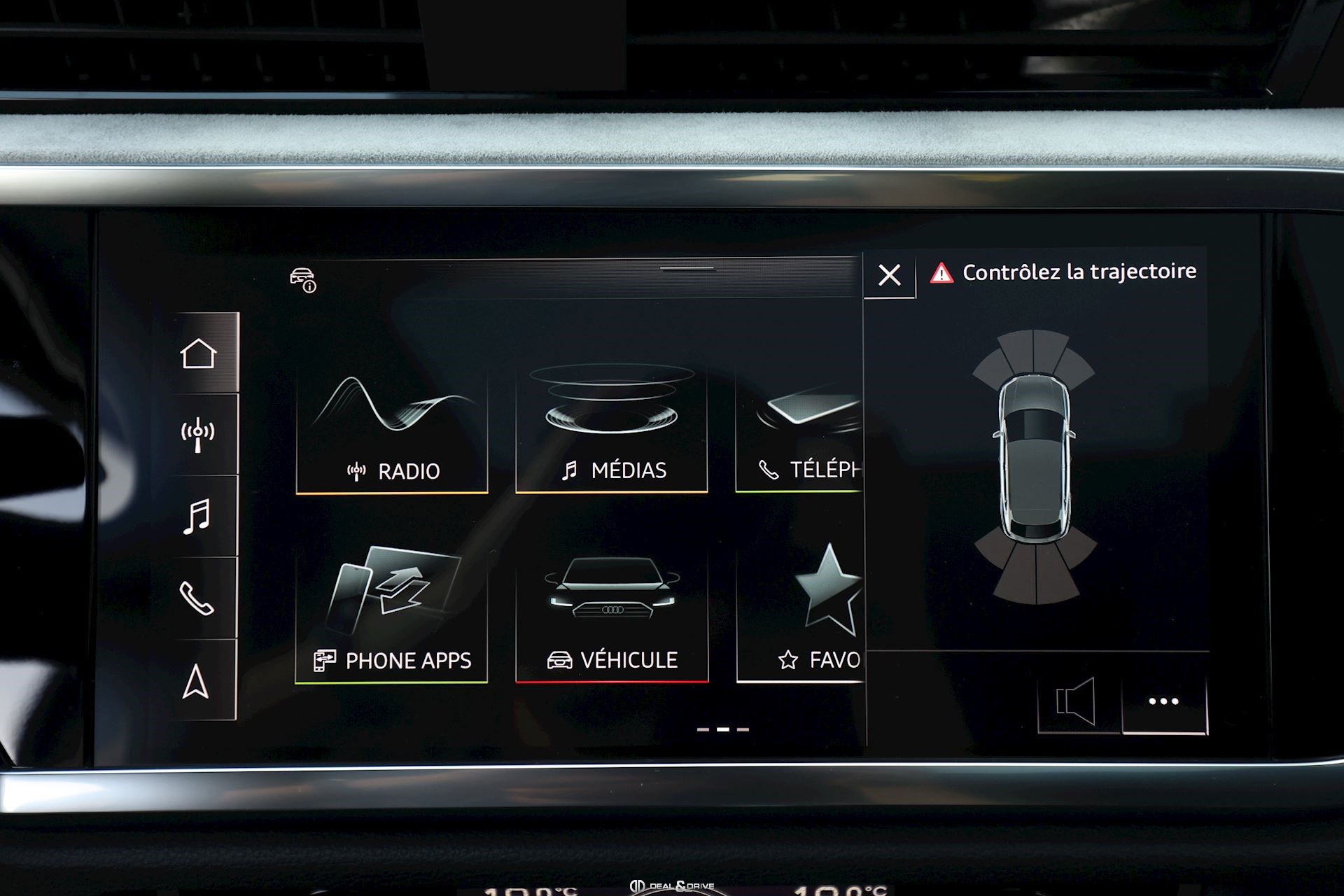
Task: Click the page indicator dashes
Action: pyautogui.click(x=722, y=729)
